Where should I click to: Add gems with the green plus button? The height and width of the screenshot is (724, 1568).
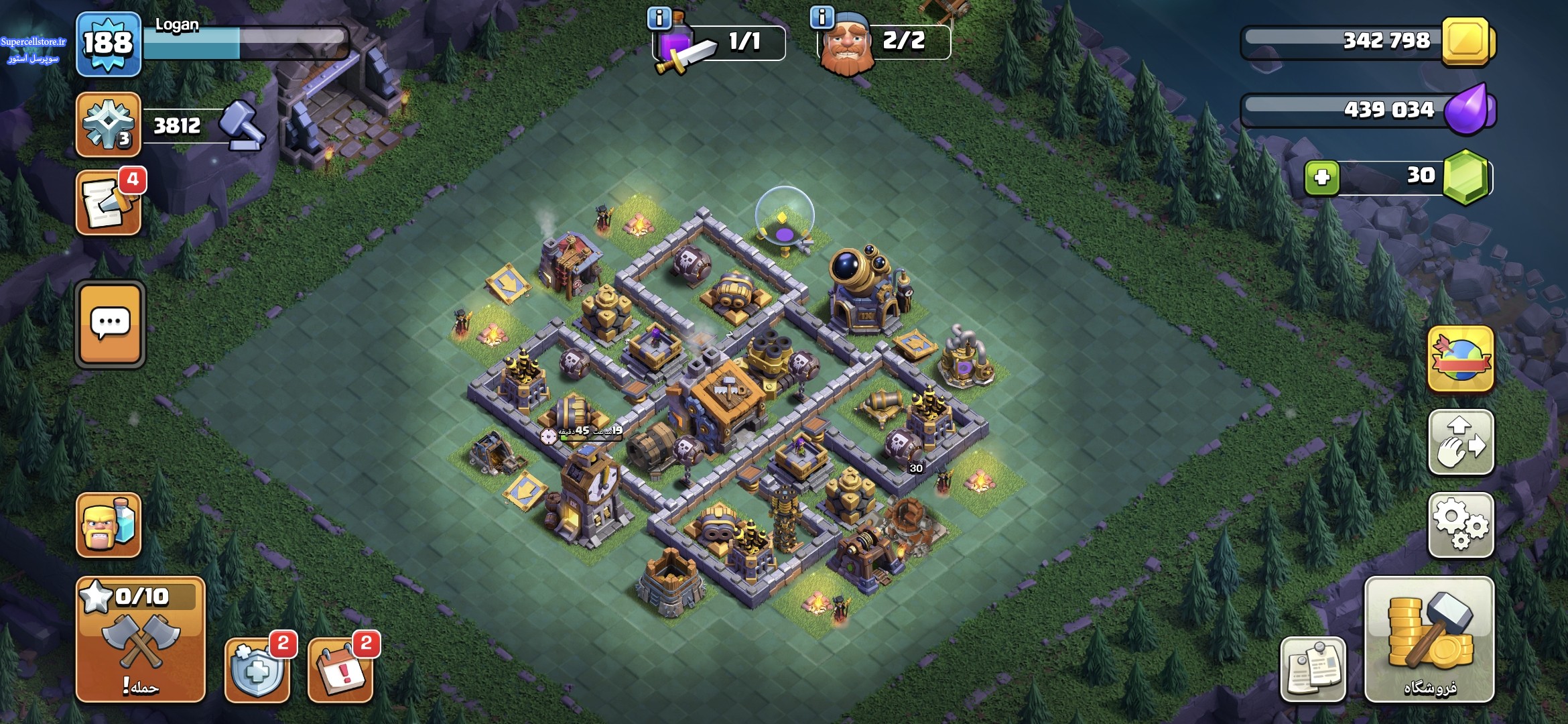coord(1321,178)
